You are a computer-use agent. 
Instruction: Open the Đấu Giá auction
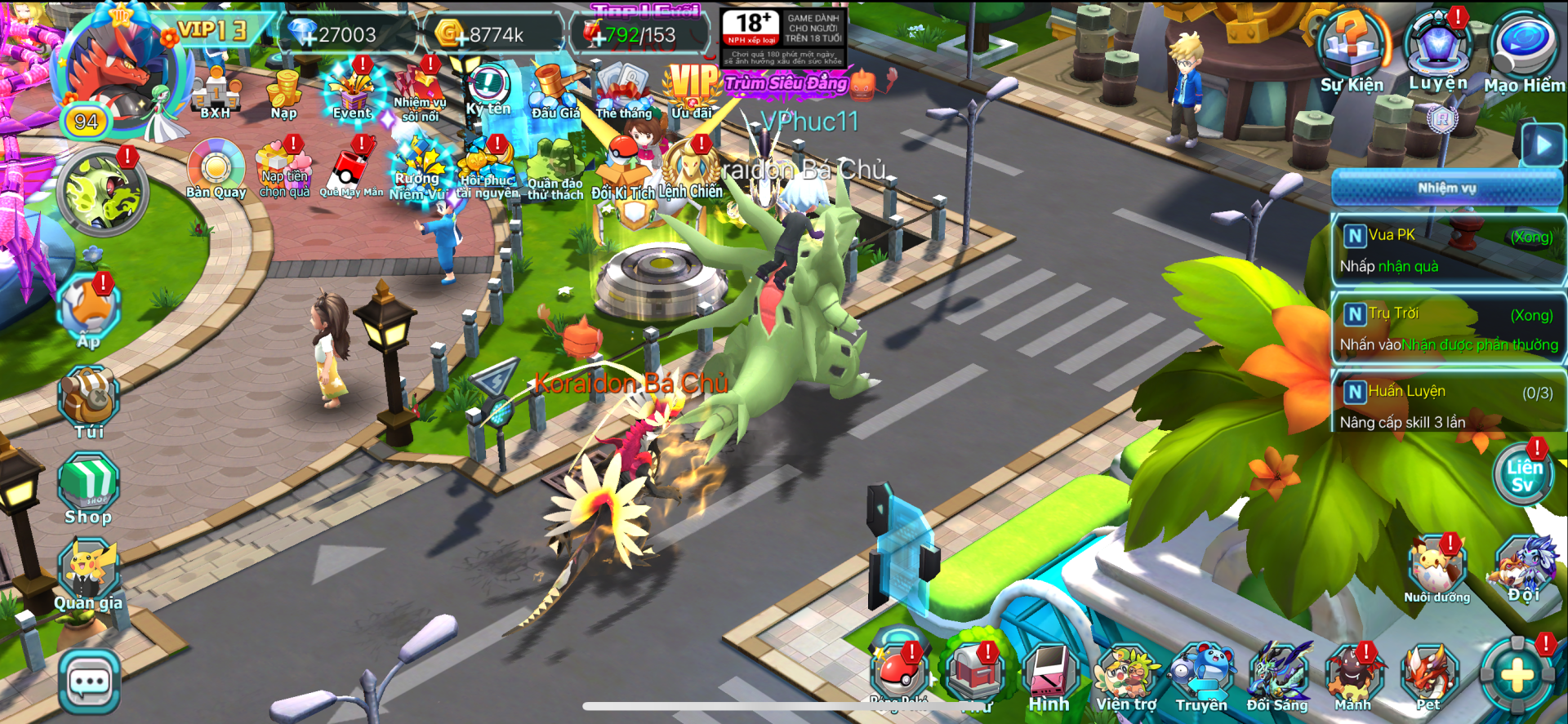coord(555,91)
